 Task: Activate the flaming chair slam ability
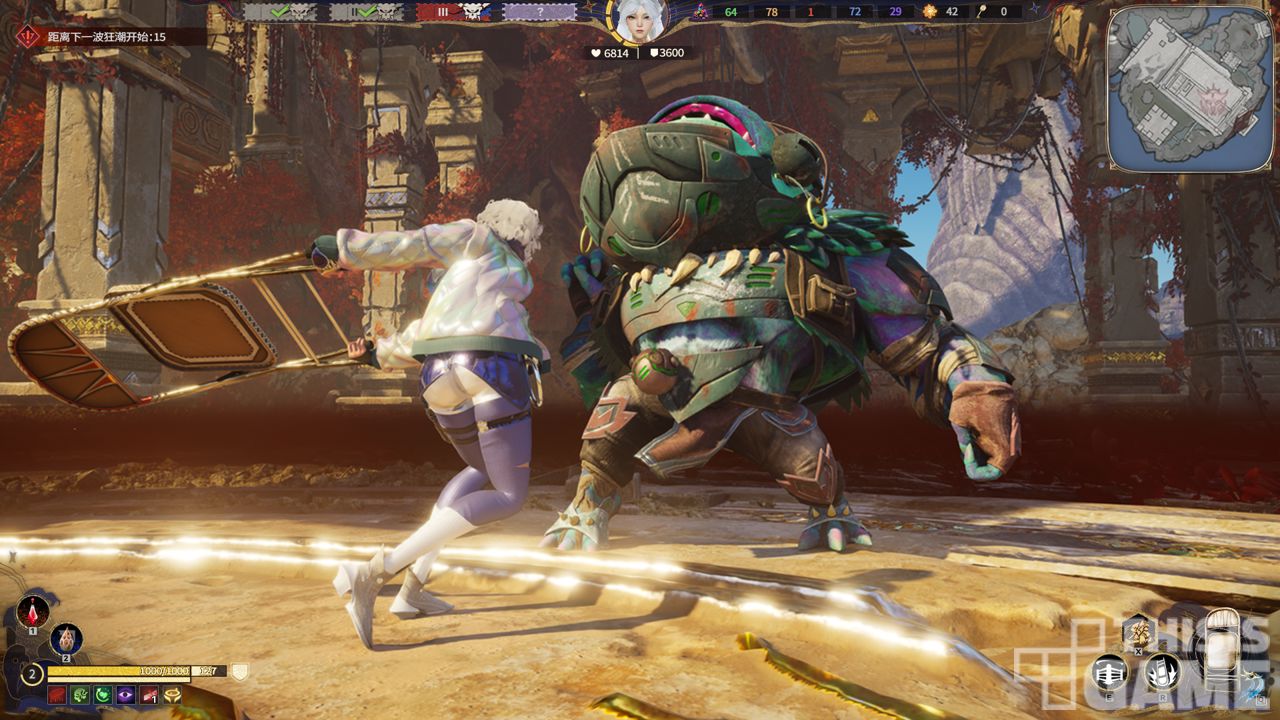[x=1161, y=672]
